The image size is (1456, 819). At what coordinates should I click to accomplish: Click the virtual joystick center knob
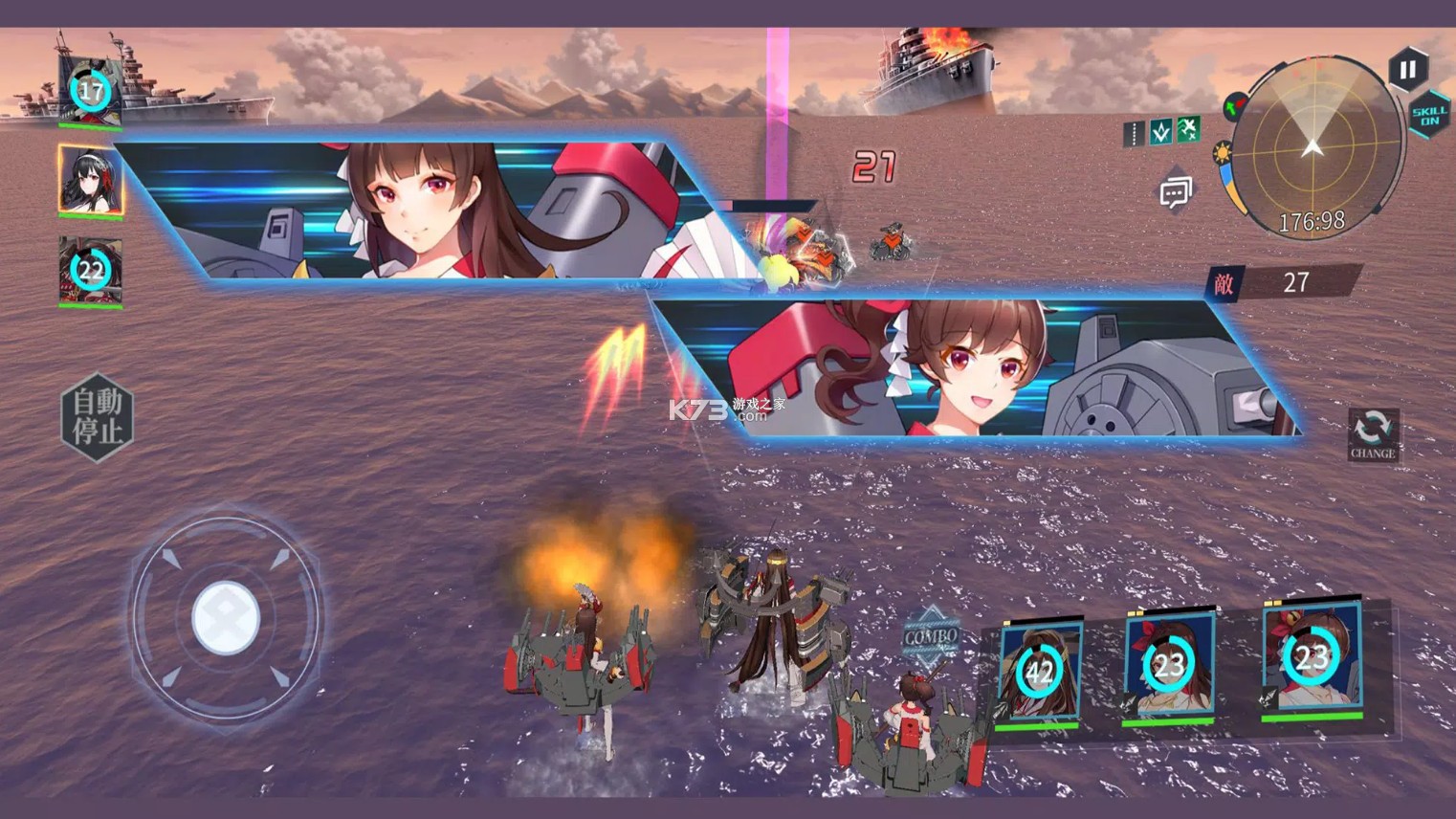[226, 617]
